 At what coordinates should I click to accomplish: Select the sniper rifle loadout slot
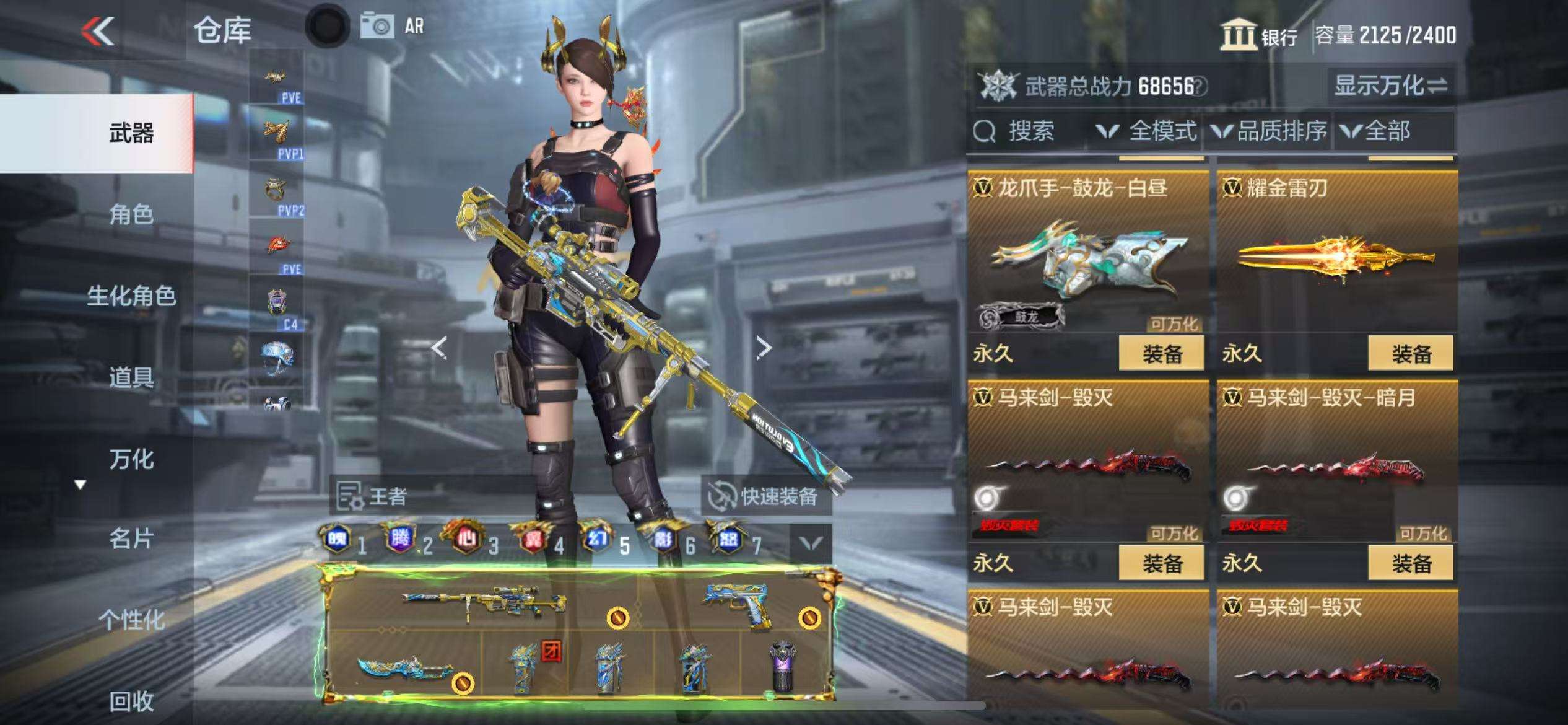483,601
